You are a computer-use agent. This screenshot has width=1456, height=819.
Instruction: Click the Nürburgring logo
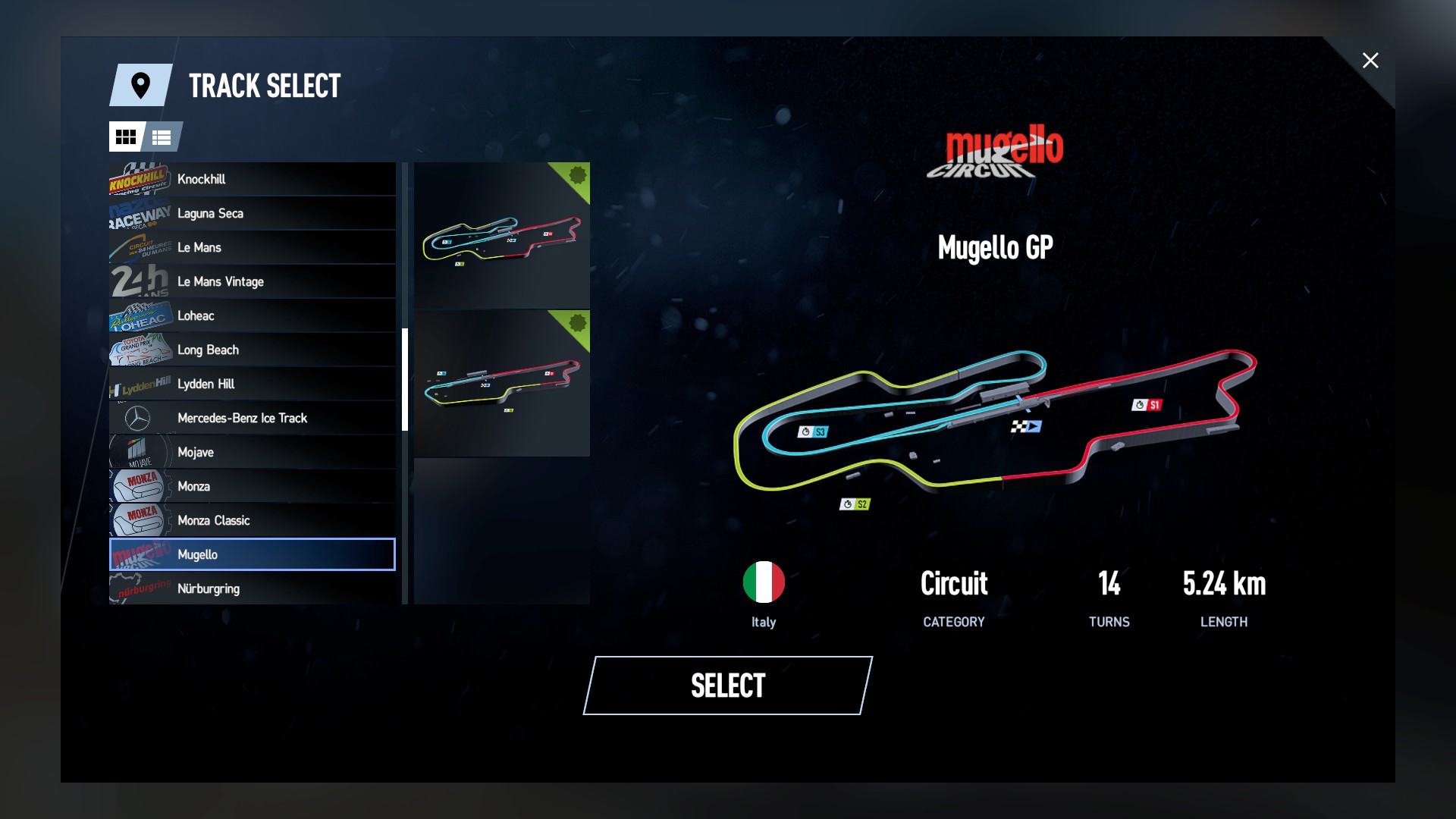tap(138, 588)
